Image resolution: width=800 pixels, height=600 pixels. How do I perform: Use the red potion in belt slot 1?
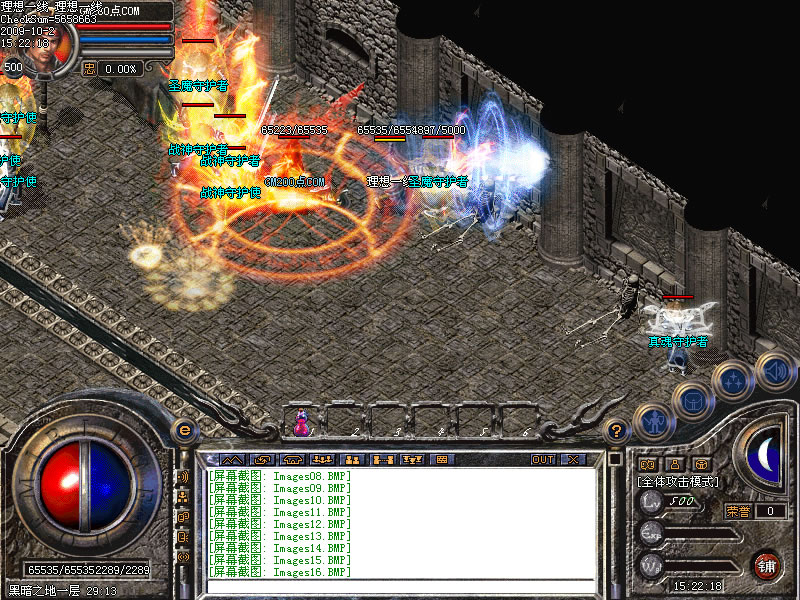(x=300, y=424)
